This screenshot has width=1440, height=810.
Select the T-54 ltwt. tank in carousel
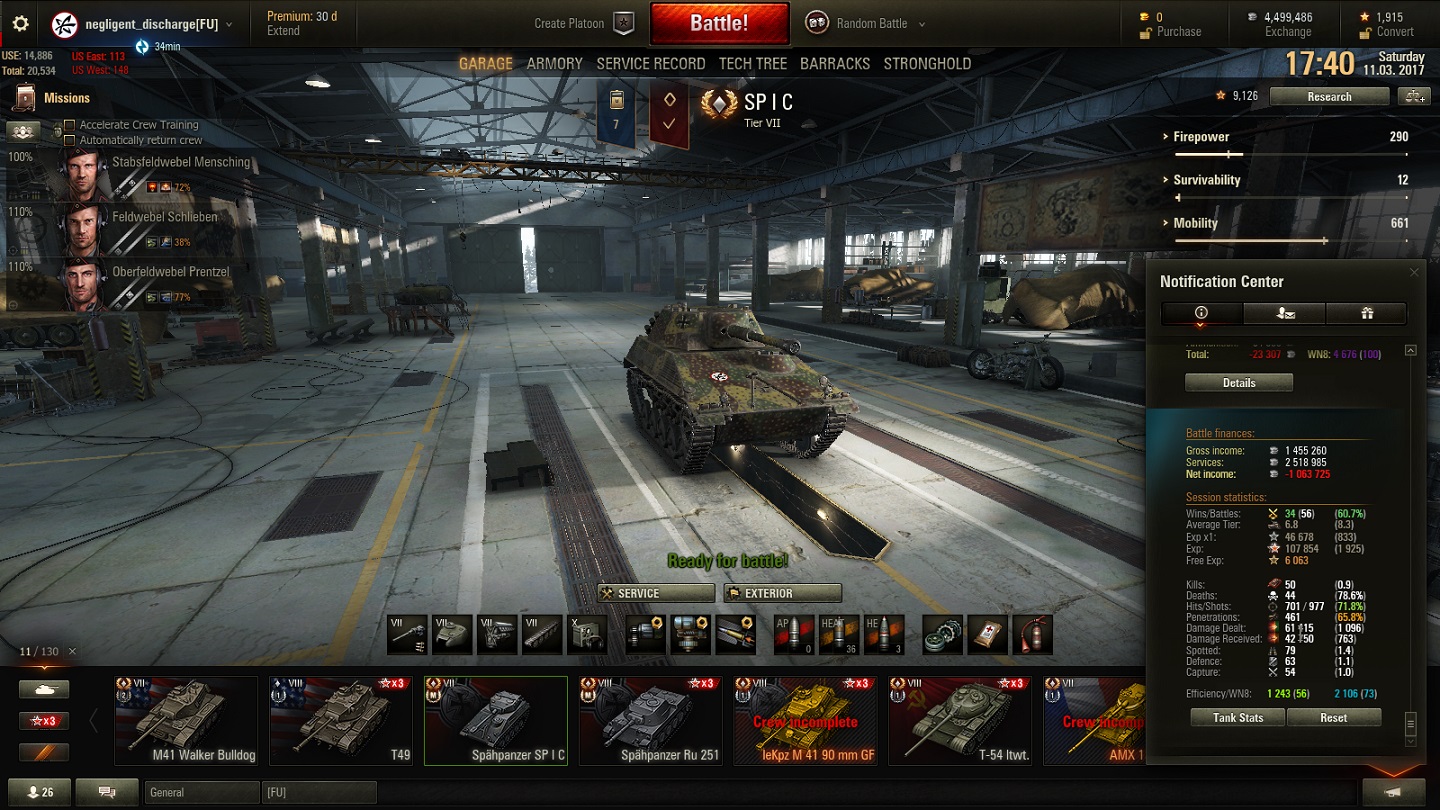point(960,721)
